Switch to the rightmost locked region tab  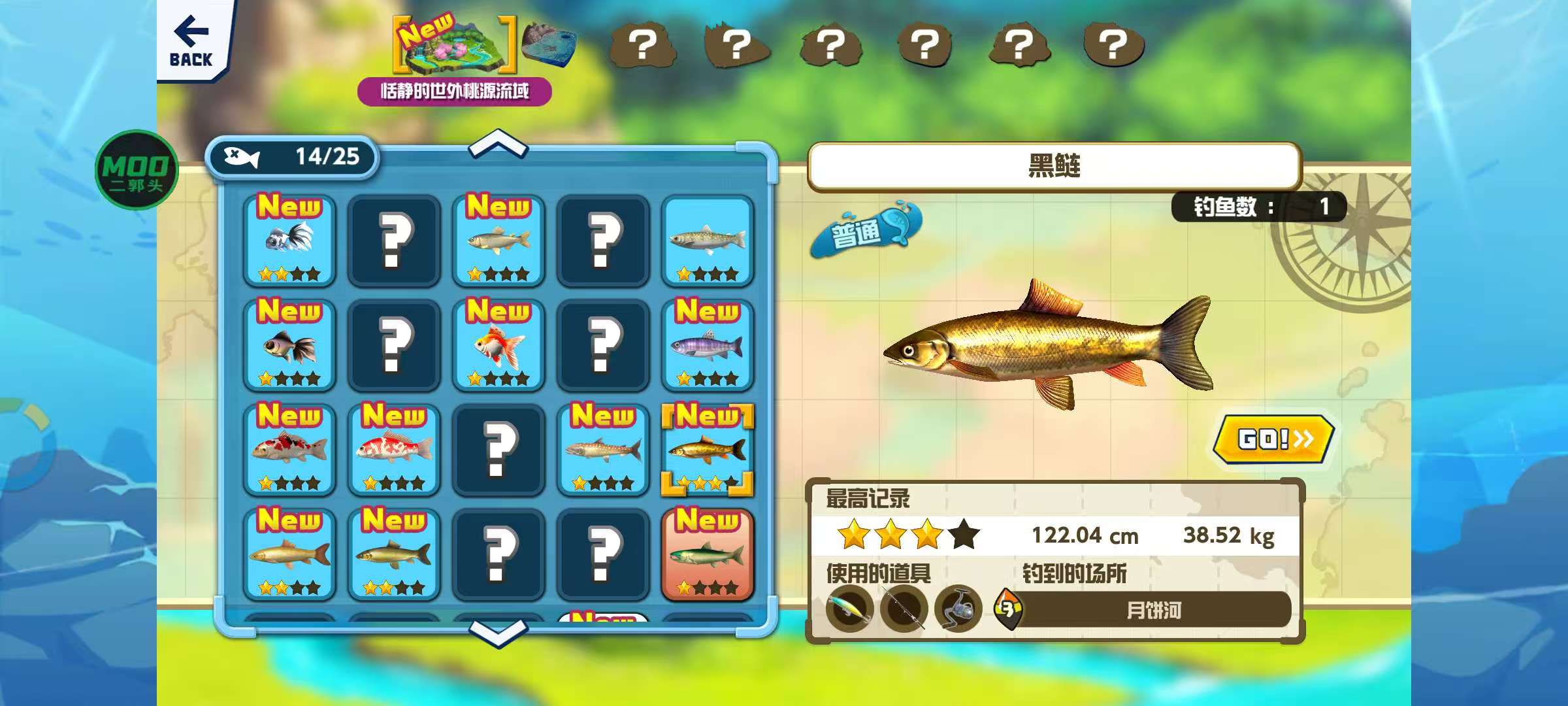coord(1112,46)
